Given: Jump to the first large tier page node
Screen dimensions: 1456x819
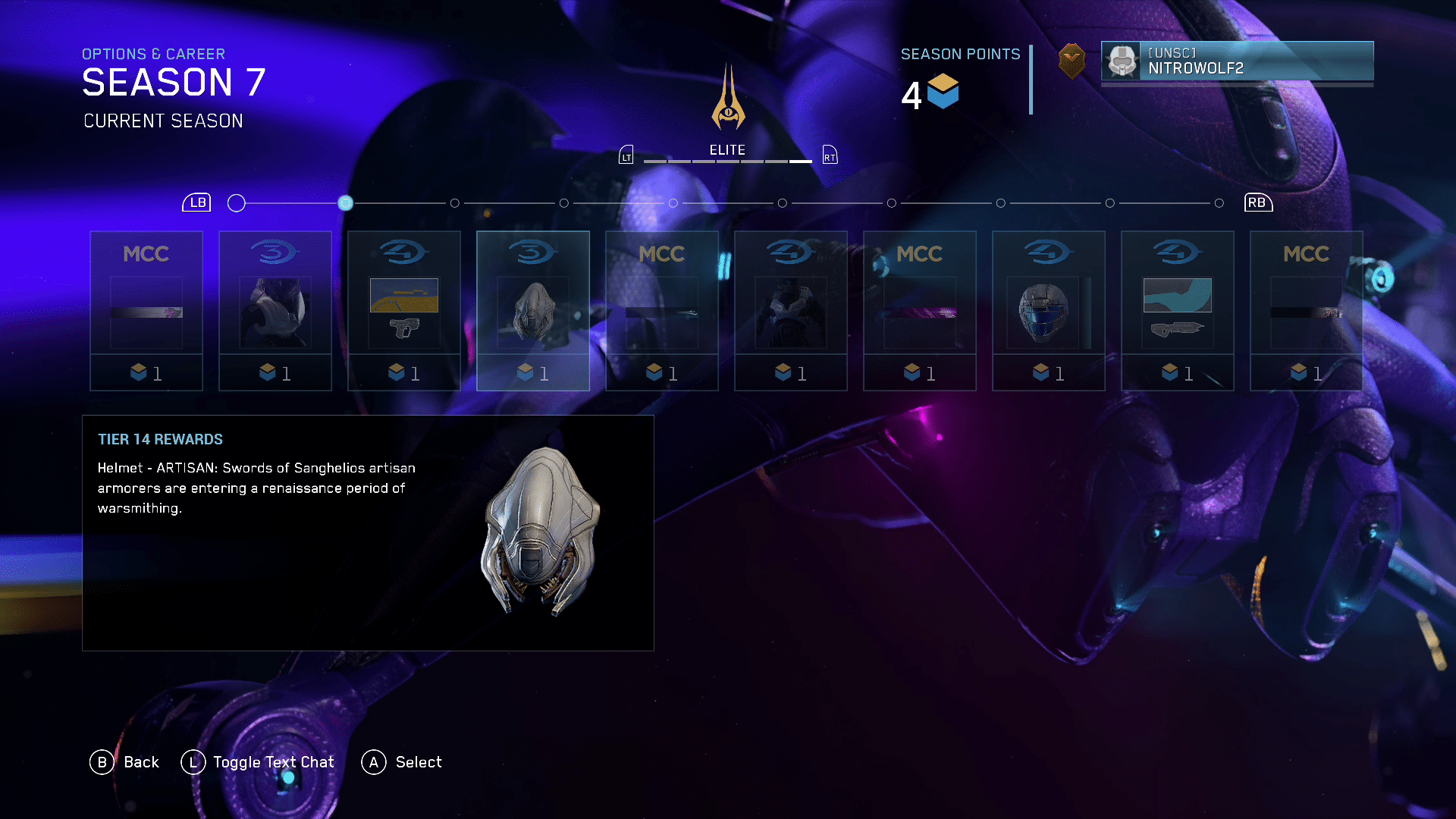Looking at the screenshot, I should [237, 203].
